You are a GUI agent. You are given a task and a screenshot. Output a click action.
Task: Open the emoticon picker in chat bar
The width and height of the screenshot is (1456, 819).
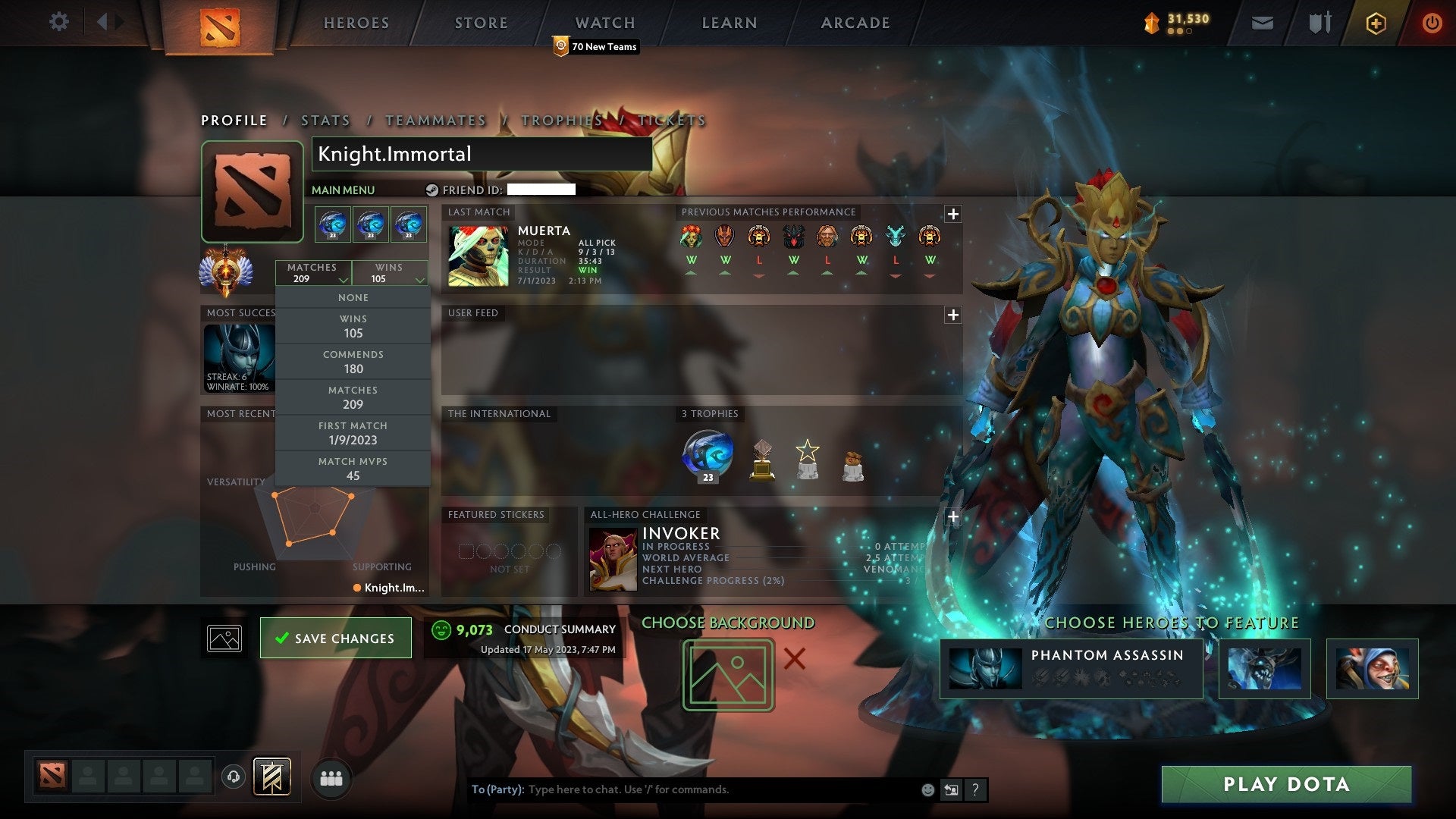(x=927, y=789)
